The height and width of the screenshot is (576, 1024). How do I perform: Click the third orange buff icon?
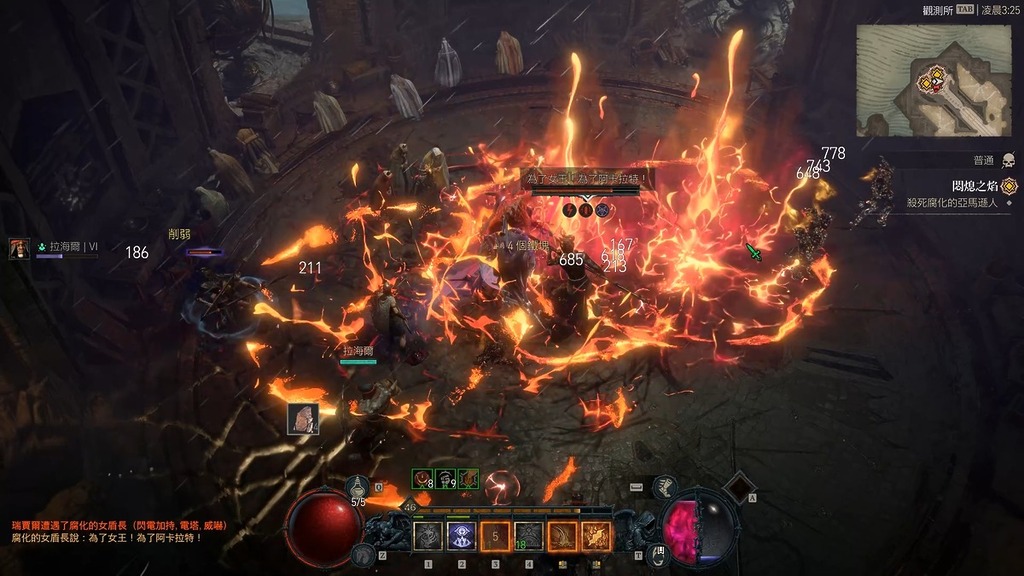(468, 479)
